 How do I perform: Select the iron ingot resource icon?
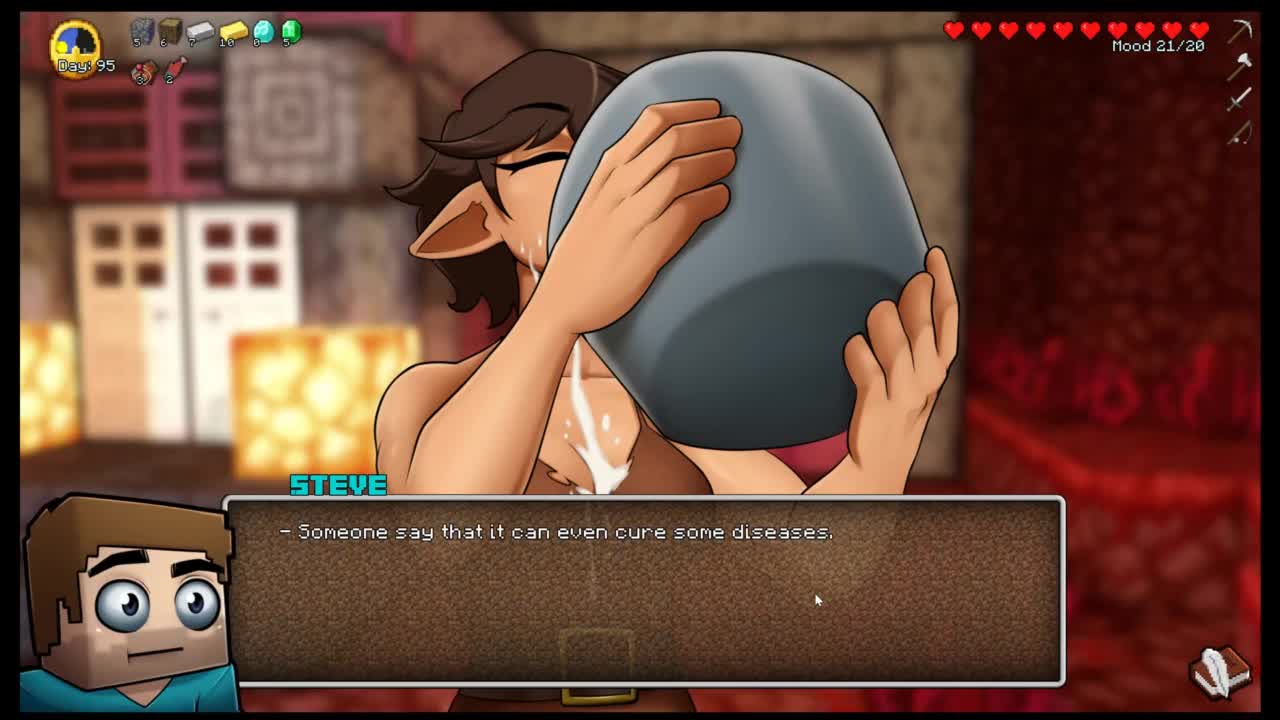[x=200, y=31]
